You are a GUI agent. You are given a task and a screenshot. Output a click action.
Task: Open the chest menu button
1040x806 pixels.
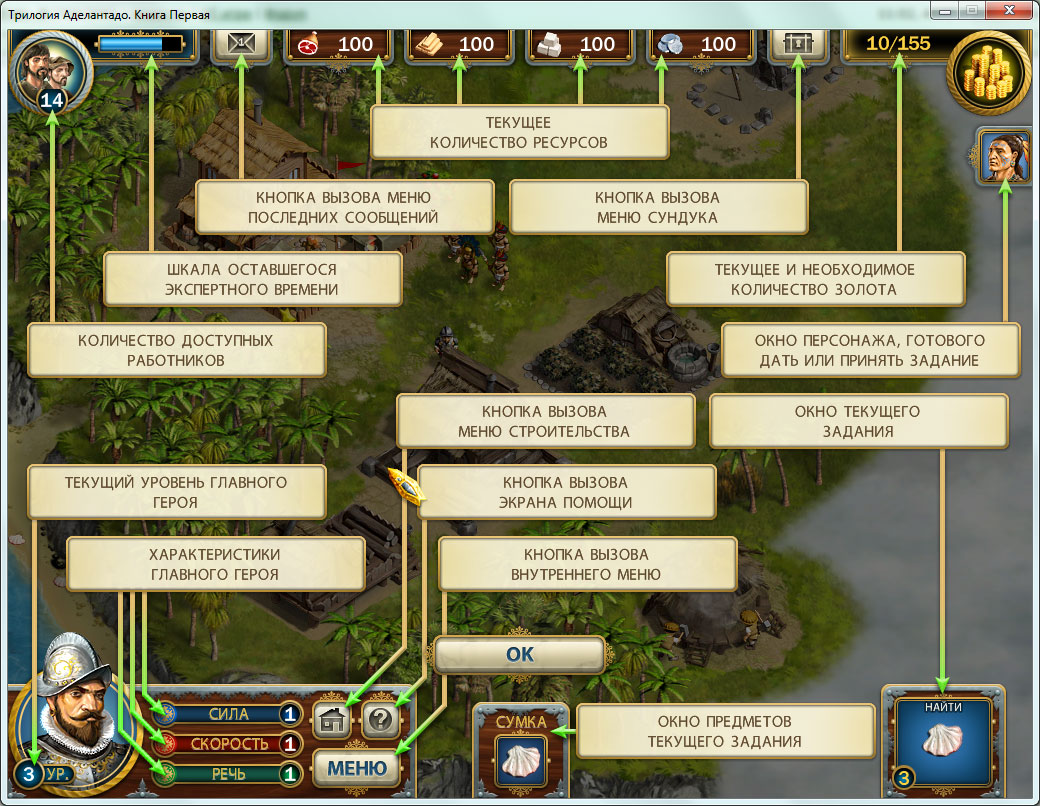(x=797, y=44)
